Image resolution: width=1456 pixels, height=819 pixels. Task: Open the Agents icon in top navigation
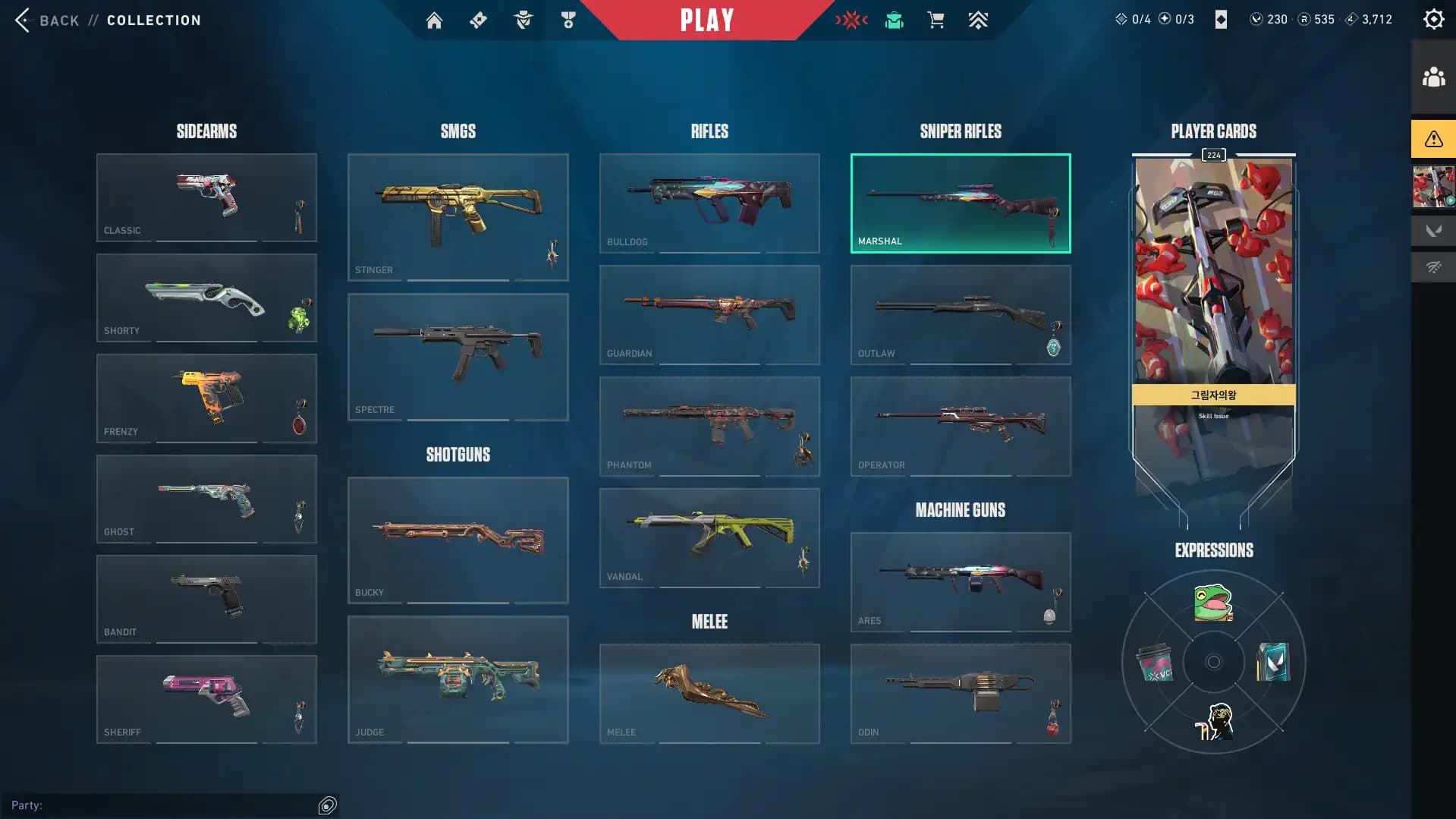(x=522, y=20)
